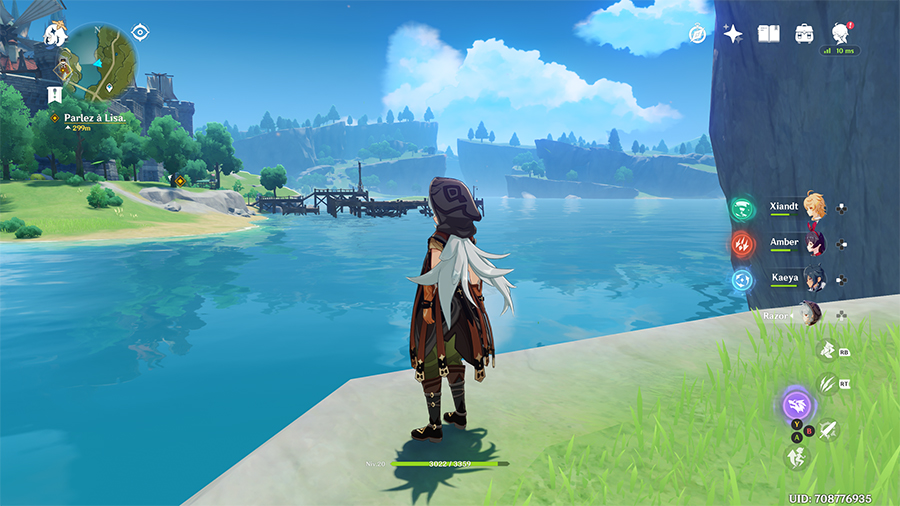Open the backpack inventory
This screenshot has height=506, width=900.
pos(804,34)
